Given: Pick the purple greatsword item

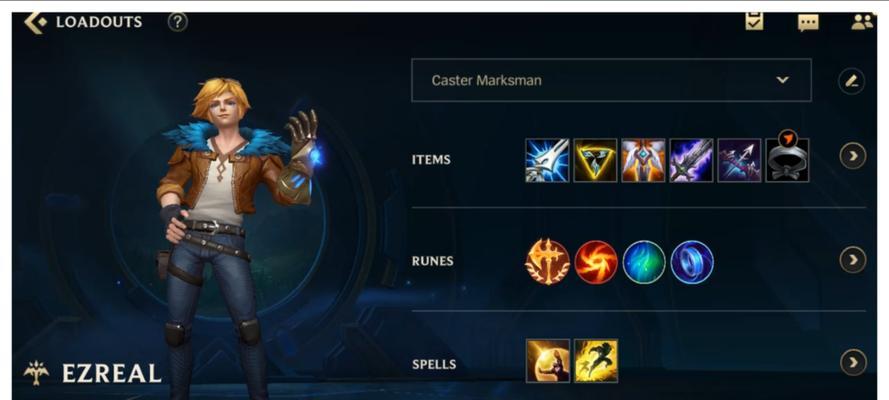Looking at the screenshot, I should [x=691, y=160].
